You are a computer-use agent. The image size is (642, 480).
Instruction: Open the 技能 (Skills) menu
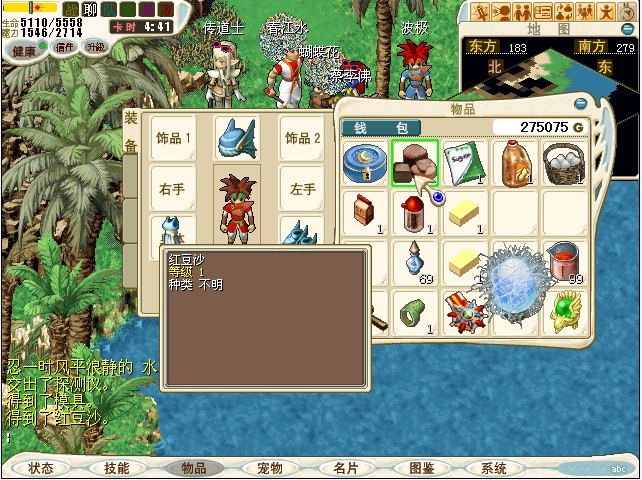pos(117,467)
